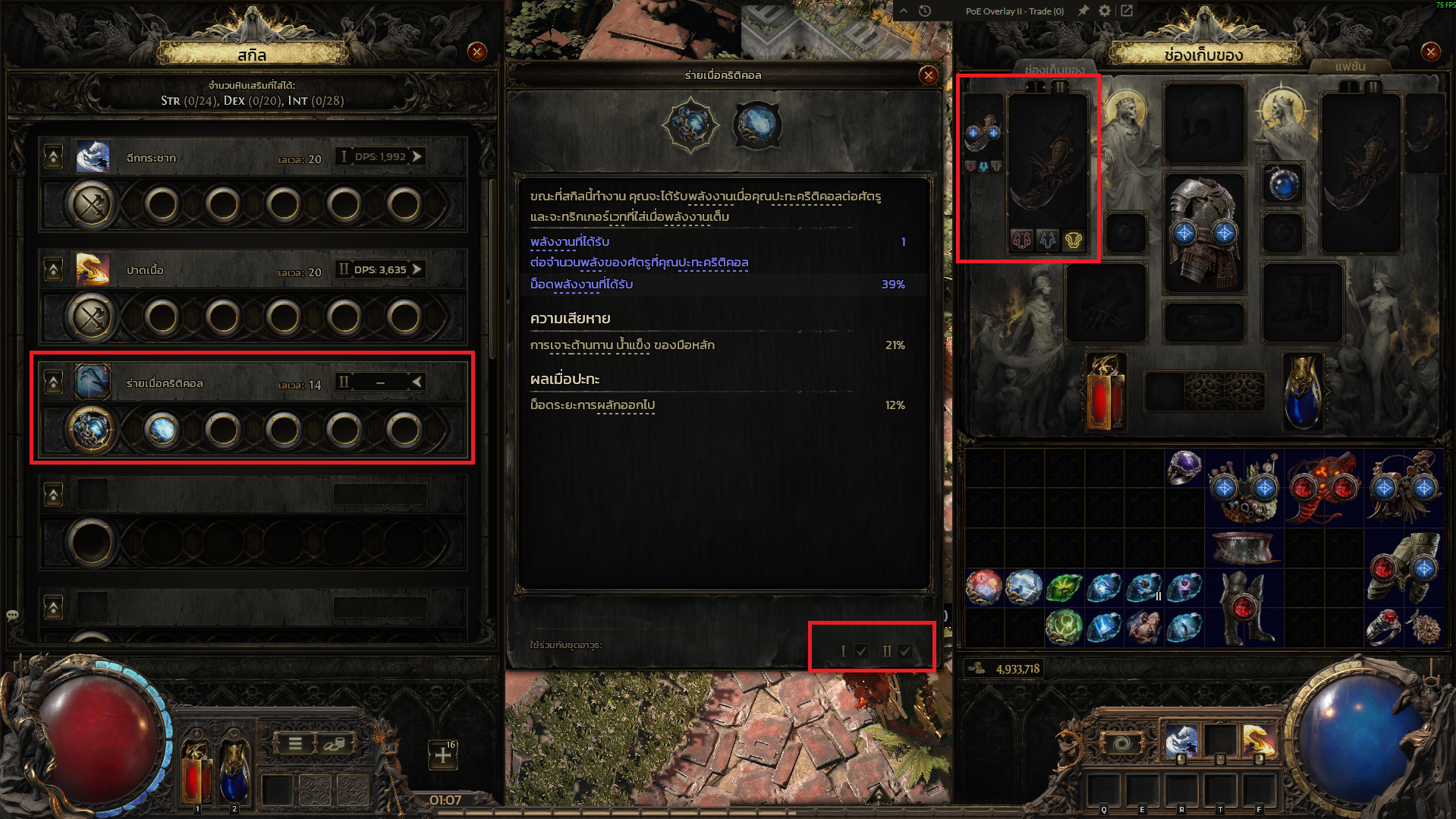Select the equipped blue amulet

pyautogui.click(x=1283, y=184)
